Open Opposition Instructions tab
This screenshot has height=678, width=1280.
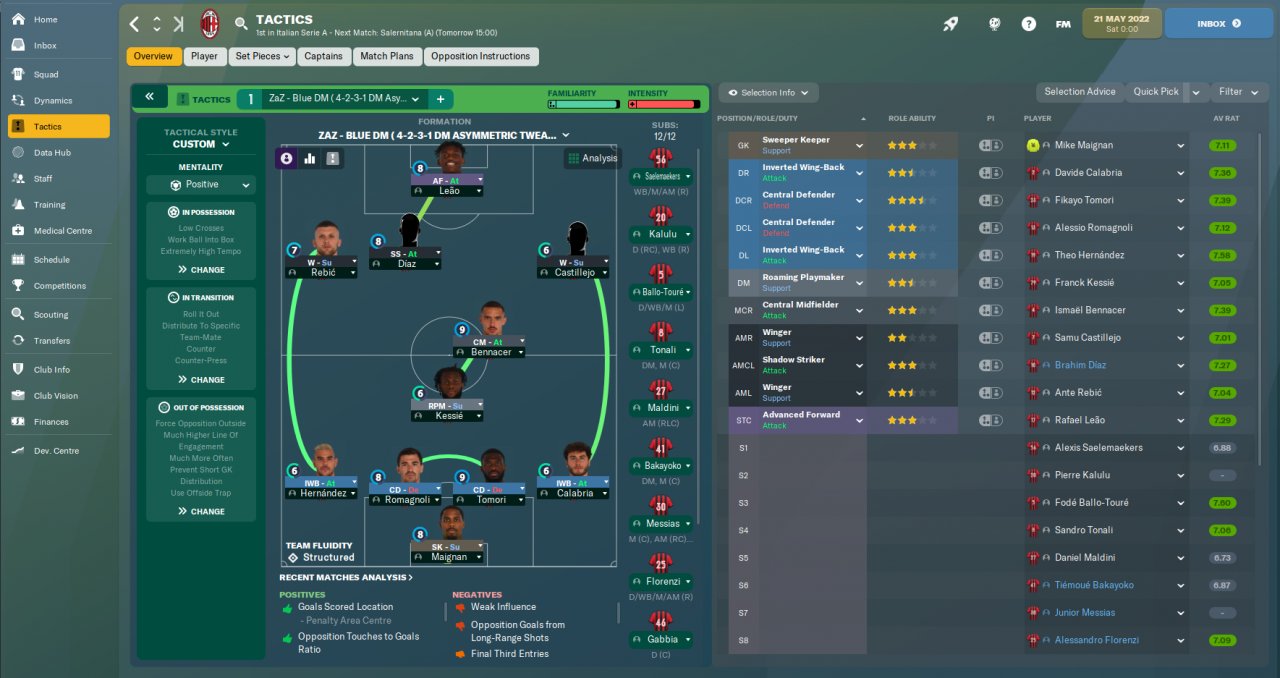point(481,57)
